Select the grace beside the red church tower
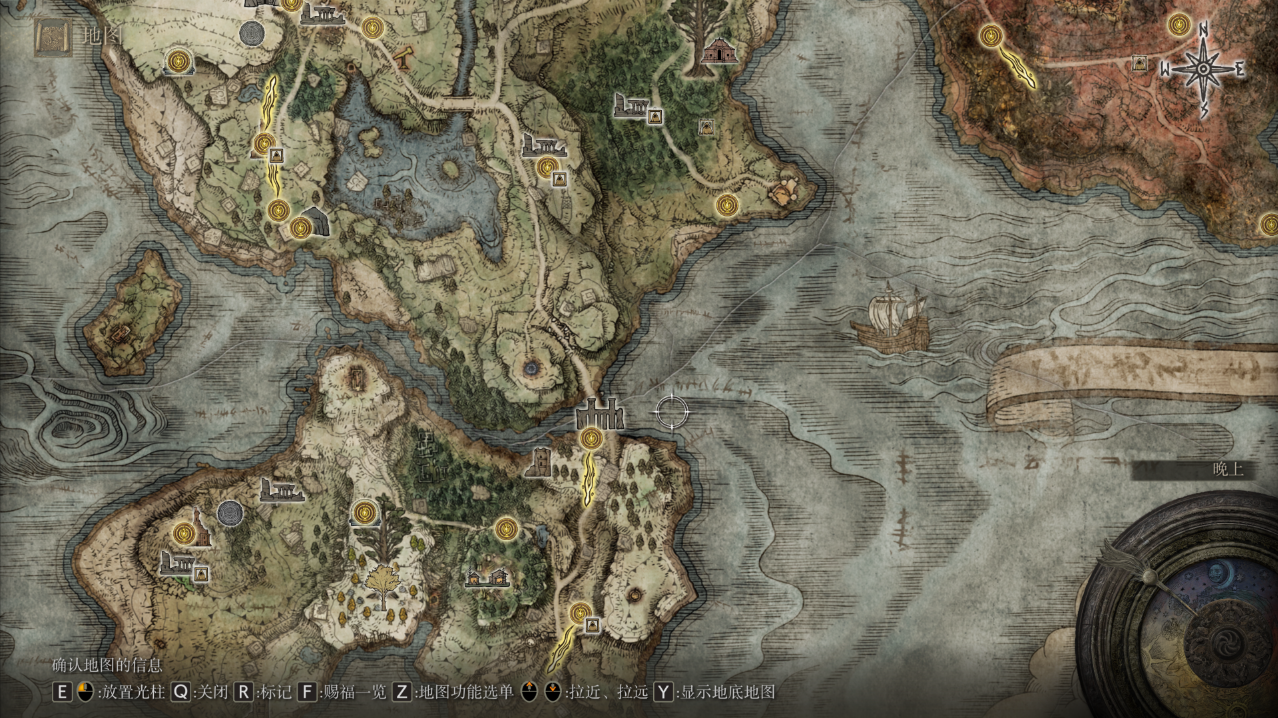 (182, 533)
